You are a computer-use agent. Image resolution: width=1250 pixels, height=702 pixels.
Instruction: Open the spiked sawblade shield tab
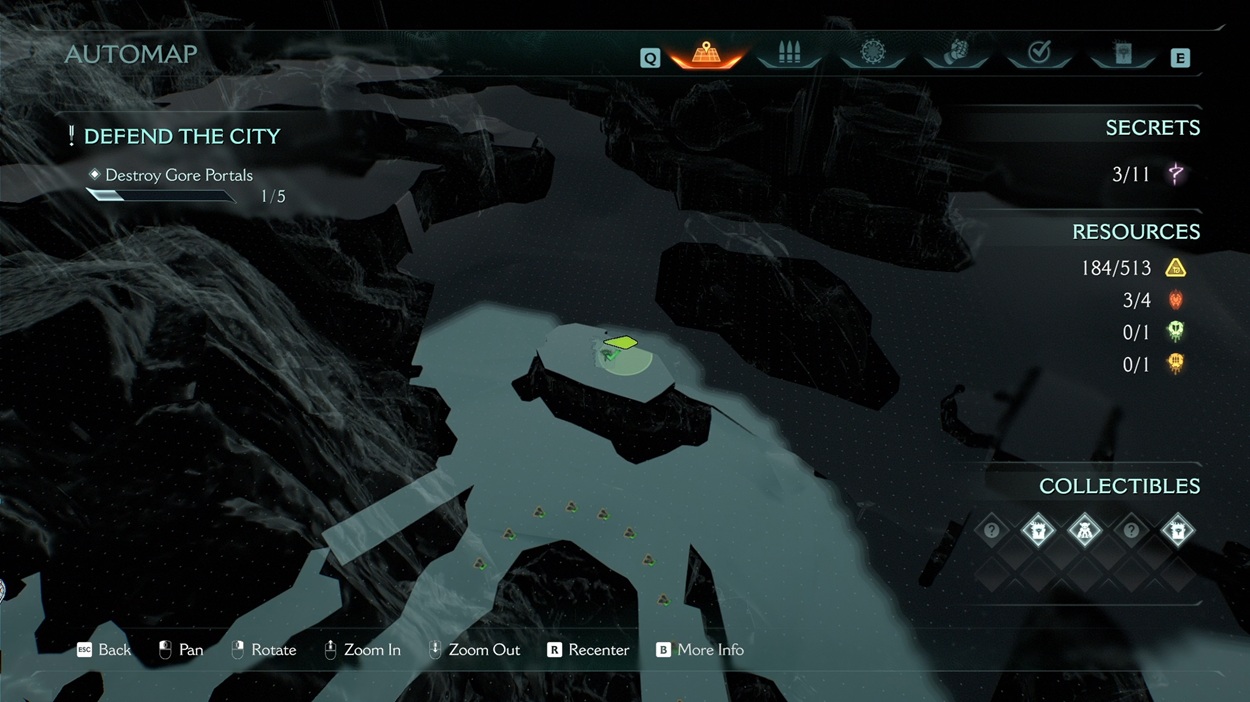(x=873, y=54)
